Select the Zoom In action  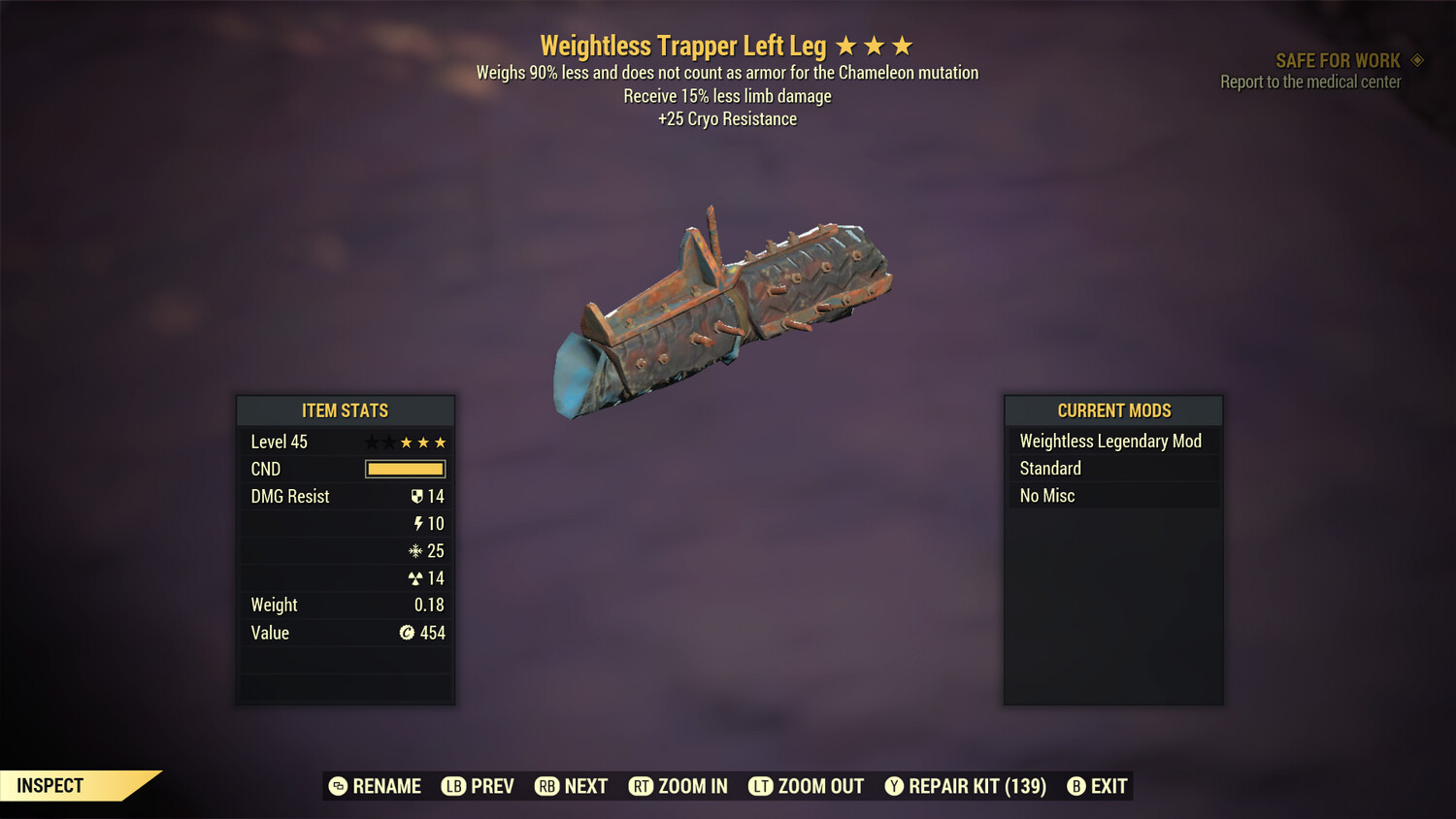click(x=678, y=786)
